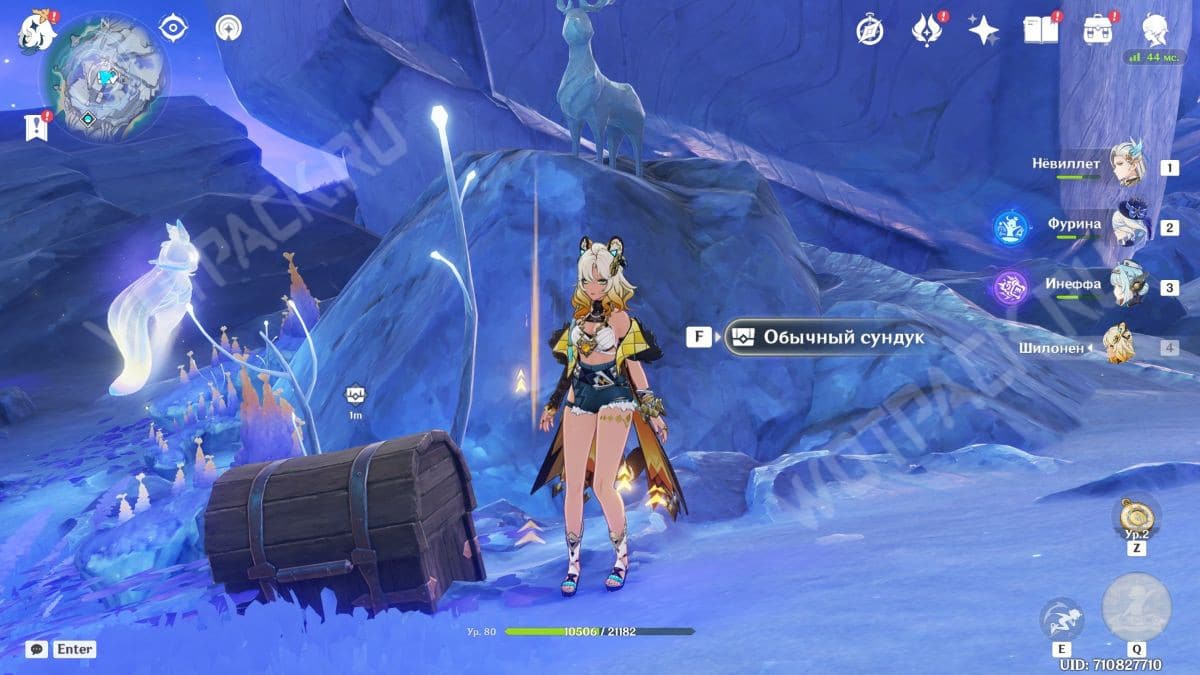Open the backpack inventory icon
This screenshot has width=1200, height=675.
point(1099,29)
